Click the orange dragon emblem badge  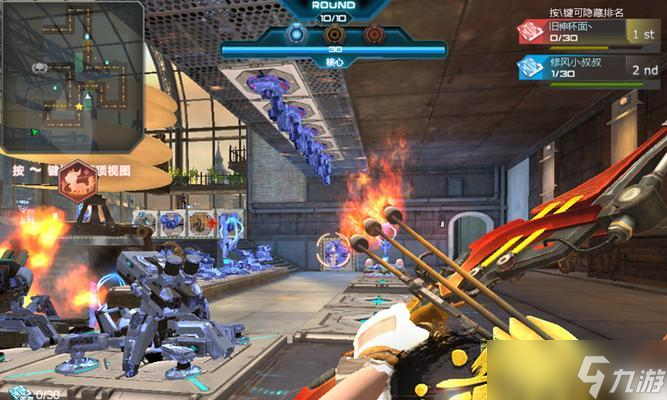[73, 180]
